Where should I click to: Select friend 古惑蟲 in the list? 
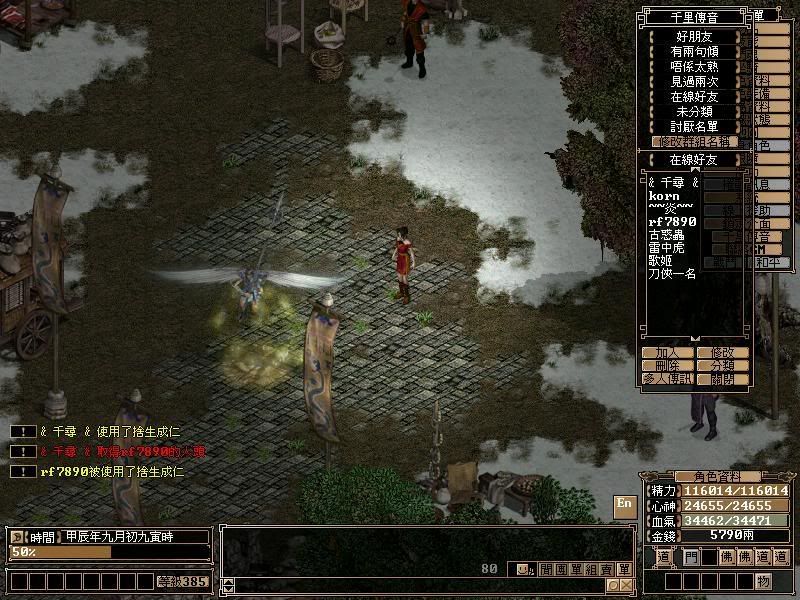[668, 234]
